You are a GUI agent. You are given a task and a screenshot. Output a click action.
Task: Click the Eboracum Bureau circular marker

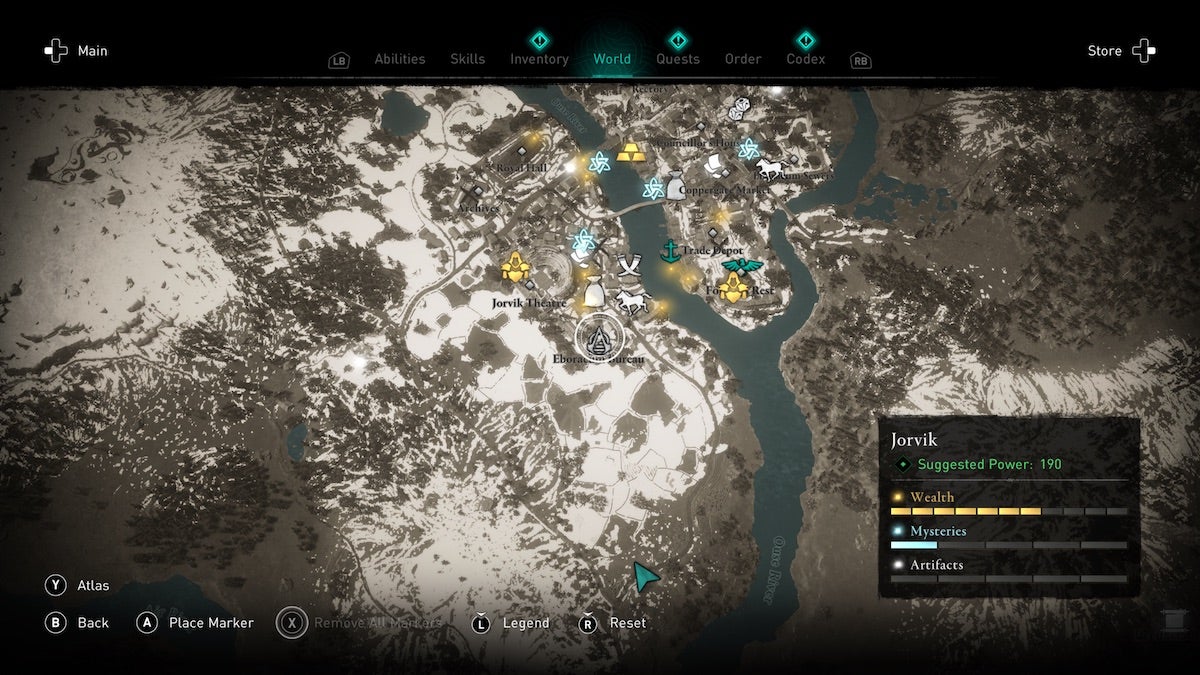[x=599, y=337]
